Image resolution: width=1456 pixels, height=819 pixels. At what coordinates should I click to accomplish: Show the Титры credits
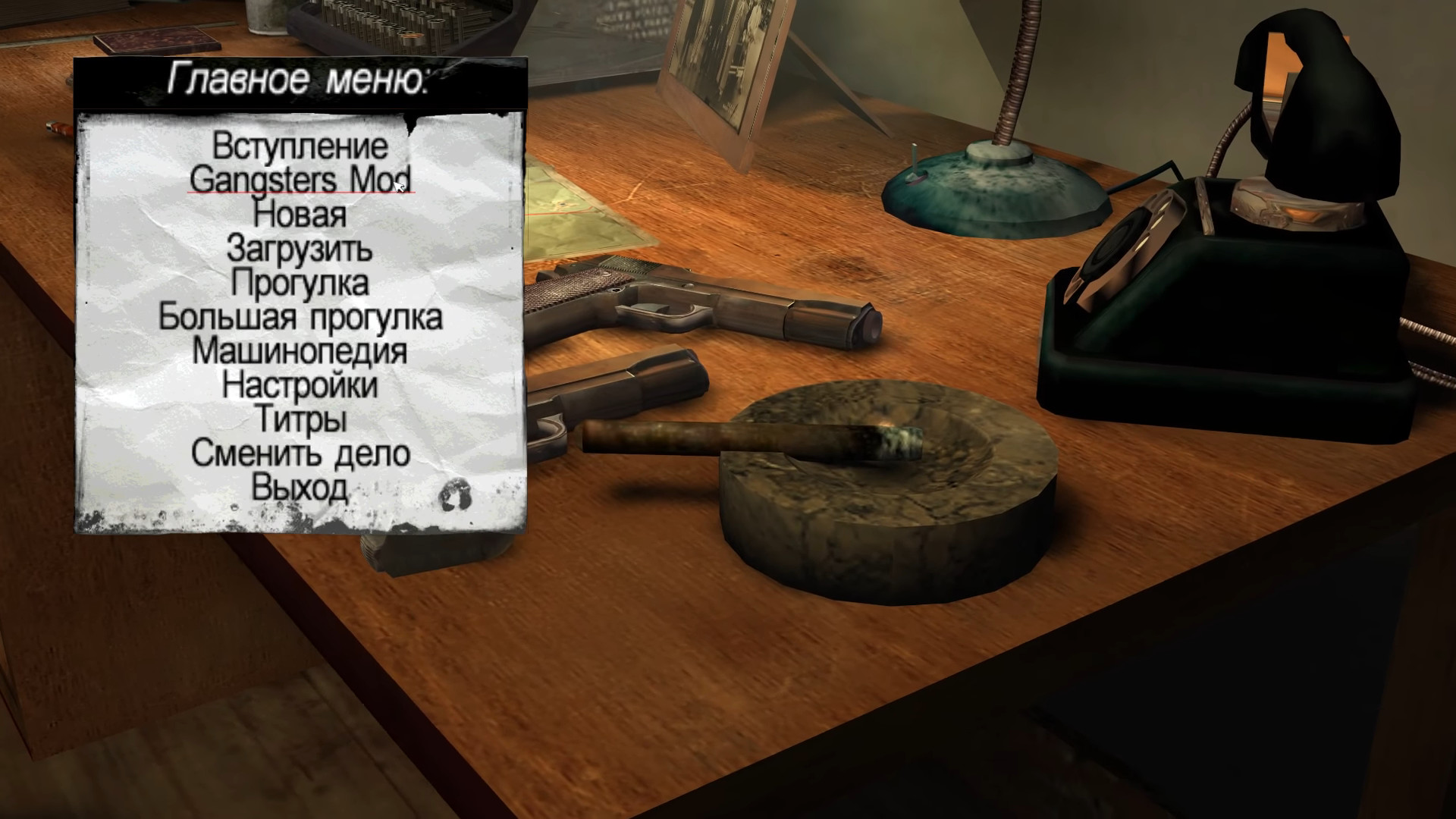click(300, 419)
